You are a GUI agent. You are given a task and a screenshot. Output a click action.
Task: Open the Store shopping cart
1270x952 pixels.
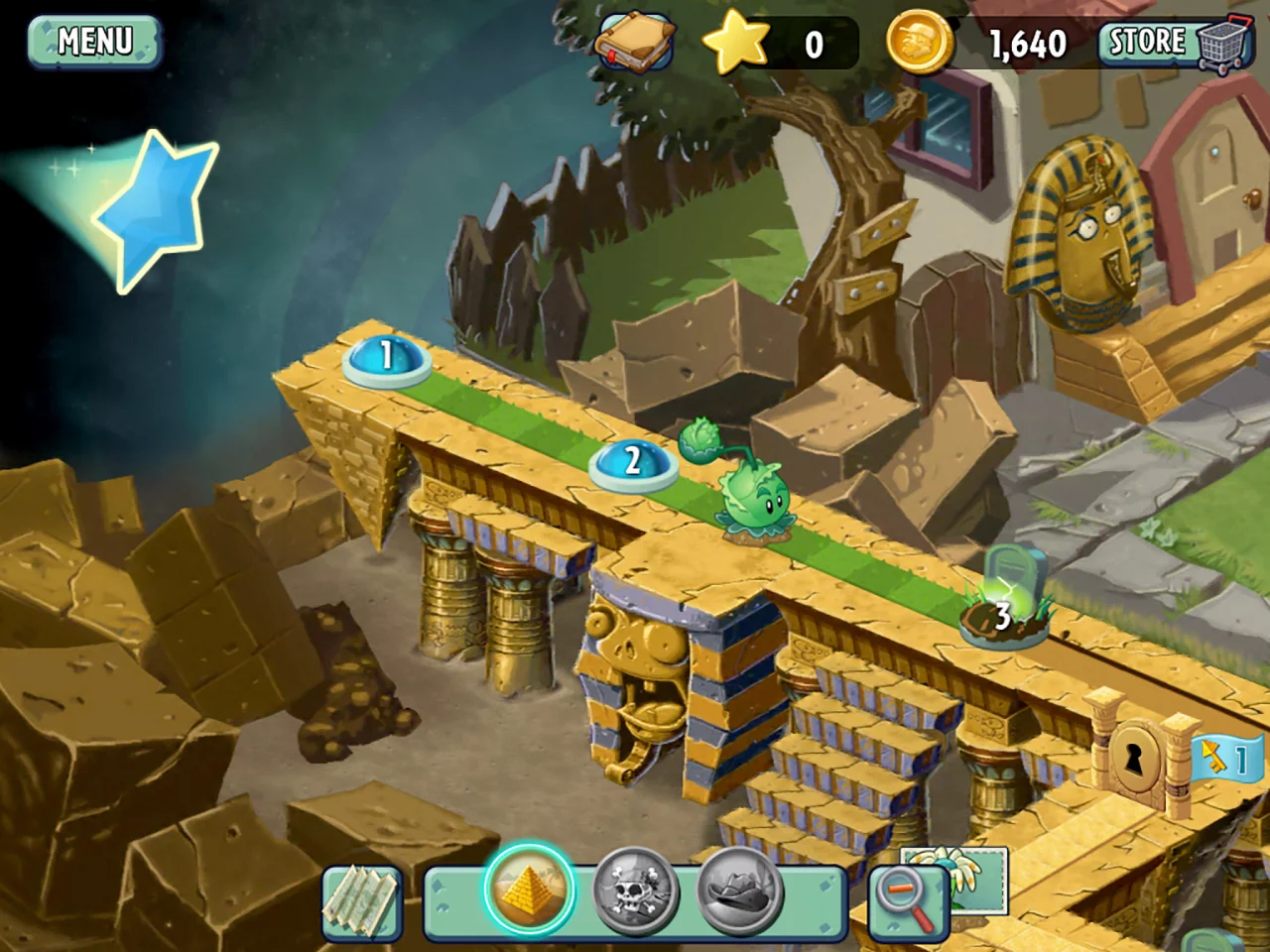tap(1176, 42)
